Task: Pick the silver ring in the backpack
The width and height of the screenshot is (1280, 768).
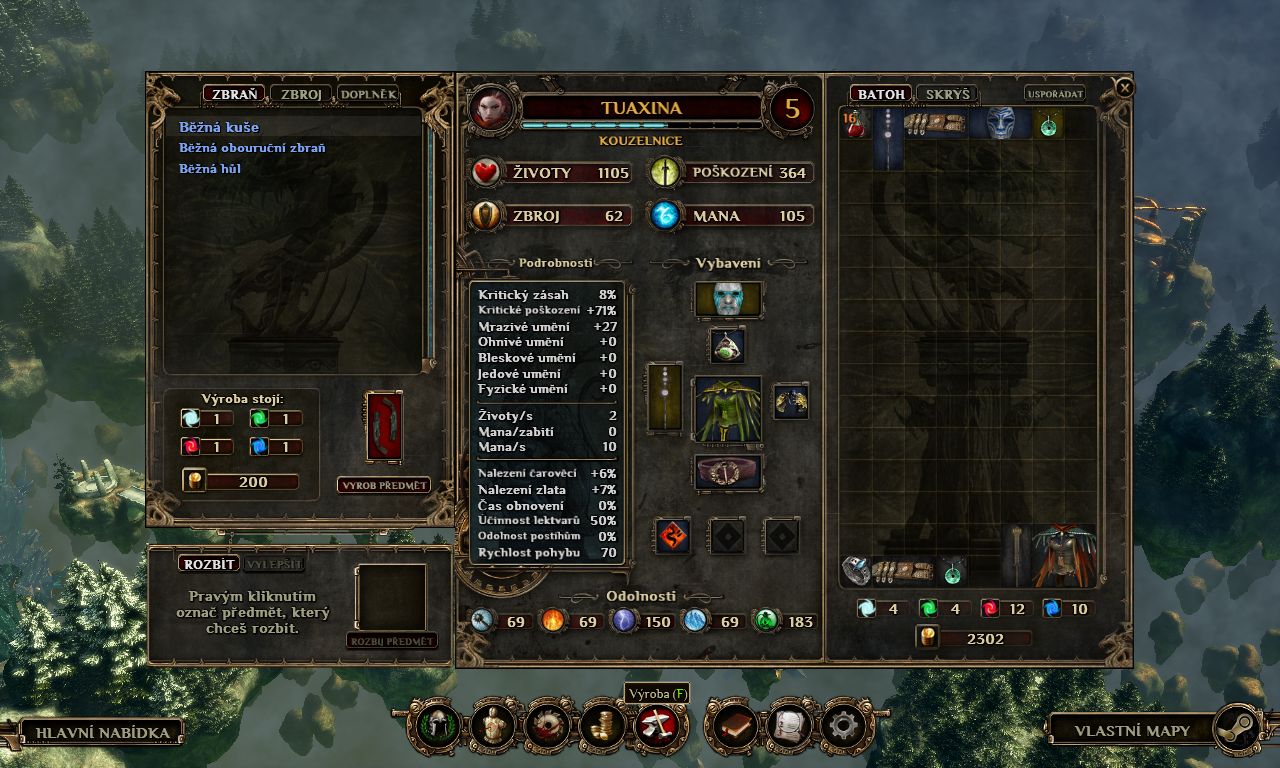Action: click(x=854, y=570)
